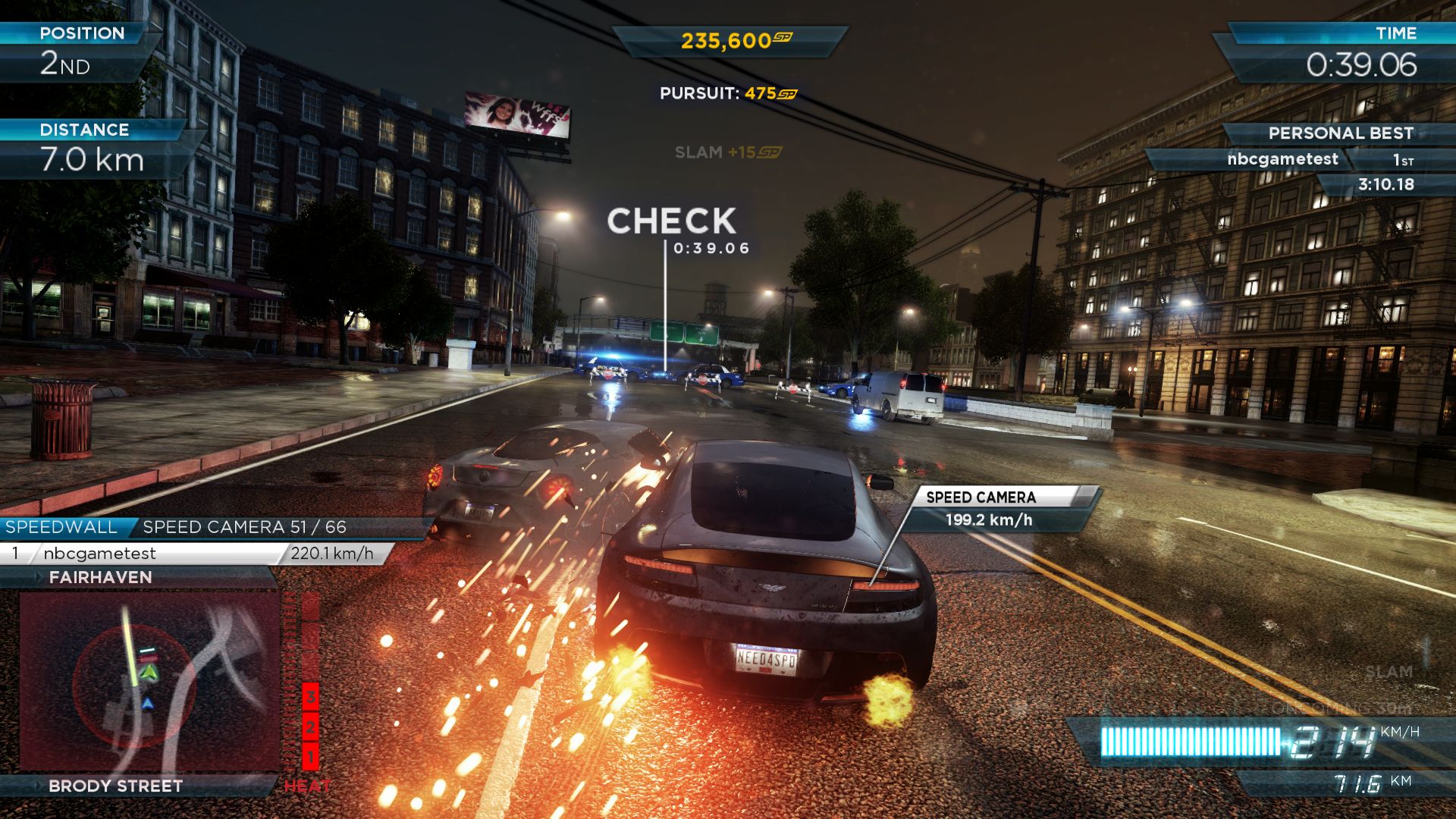The height and width of the screenshot is (819, 1456).
Task: Click the Speed Camera 199.2 km/h callout
Action: coord(988,509)
